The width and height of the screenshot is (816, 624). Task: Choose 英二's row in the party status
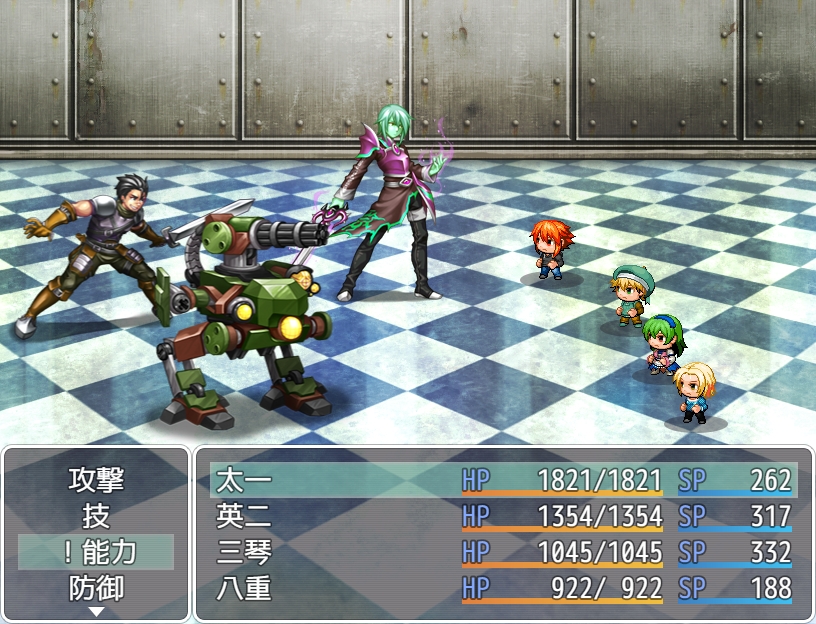pyautogui.click(x=504, y=516)
